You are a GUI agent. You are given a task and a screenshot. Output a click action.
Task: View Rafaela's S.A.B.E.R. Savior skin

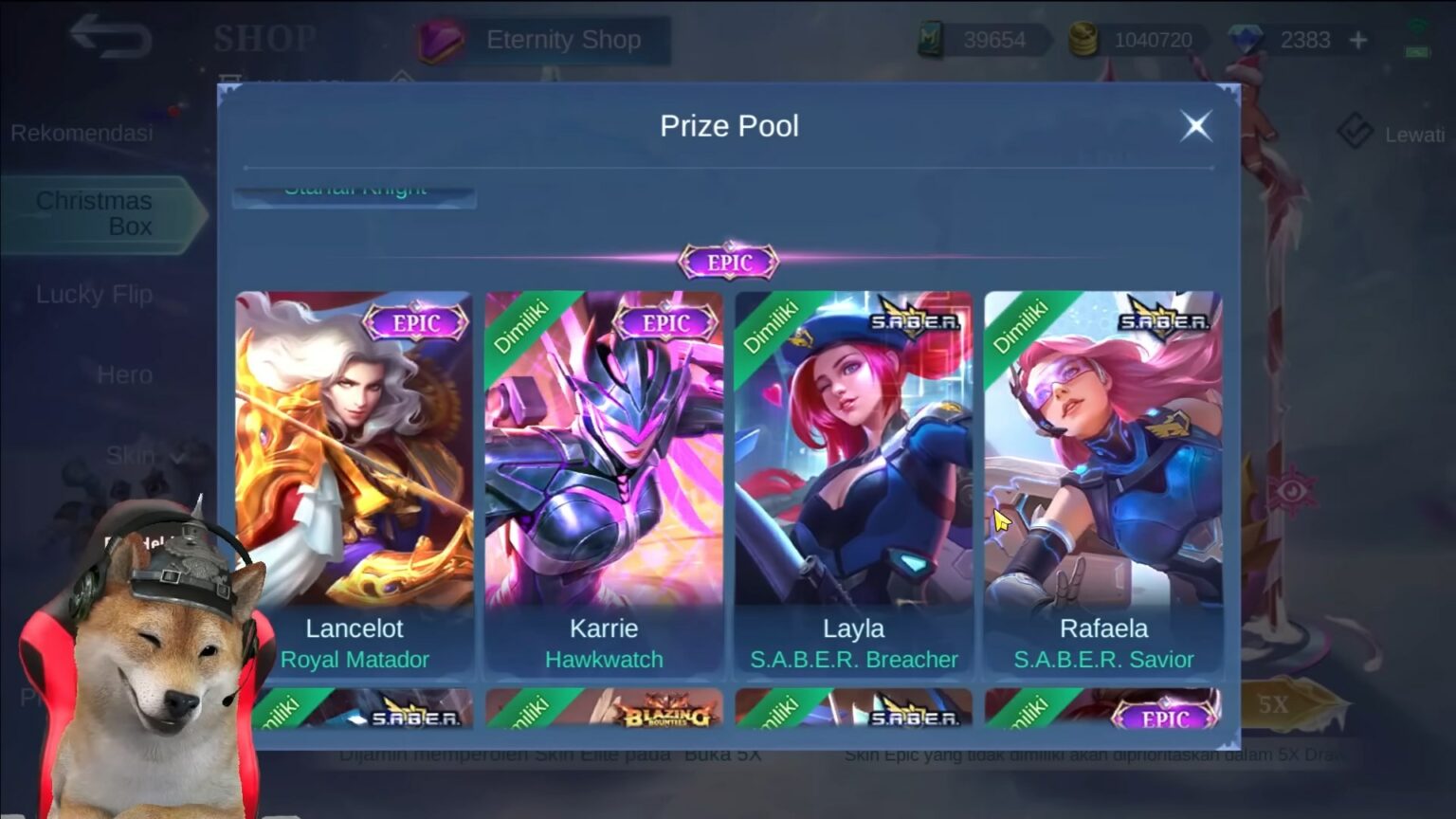click(x=1102, y=474)
